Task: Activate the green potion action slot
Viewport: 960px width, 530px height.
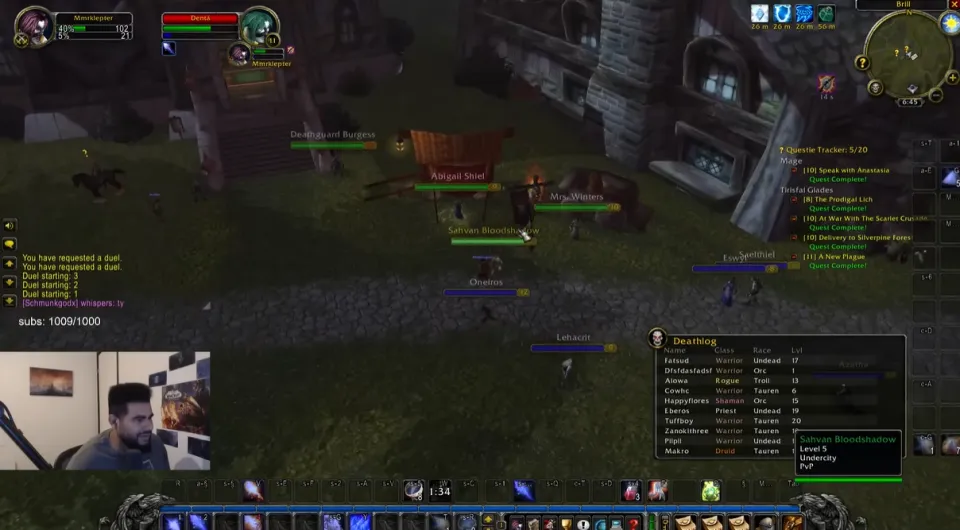Action: (710, 490)
